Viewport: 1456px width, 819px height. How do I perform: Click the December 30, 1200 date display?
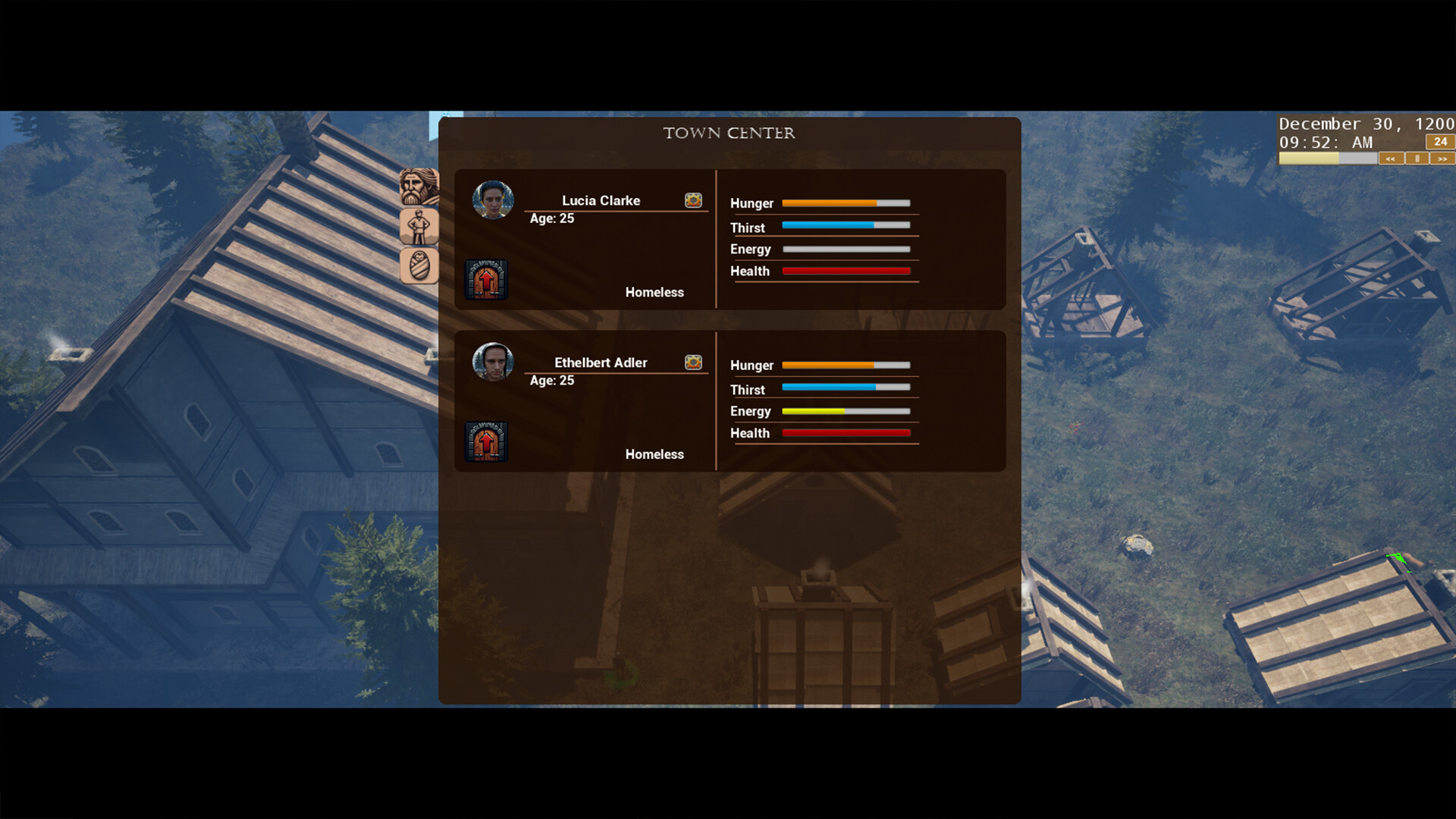(1366, 123)
